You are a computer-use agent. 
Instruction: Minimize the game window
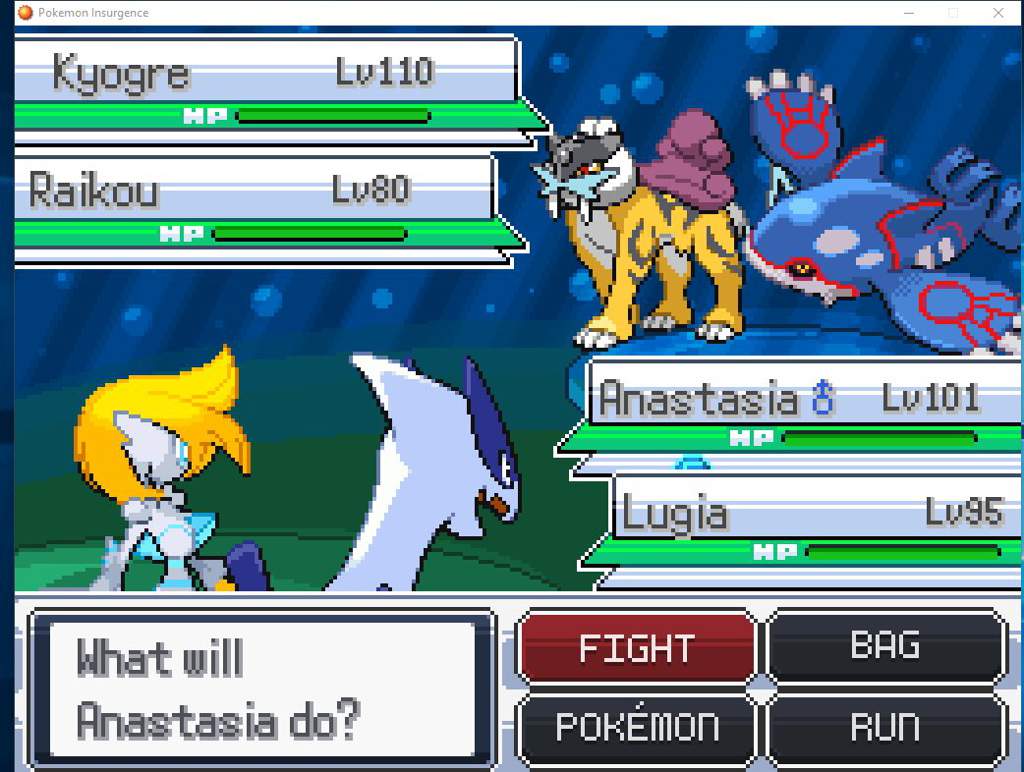coord(908,13)
